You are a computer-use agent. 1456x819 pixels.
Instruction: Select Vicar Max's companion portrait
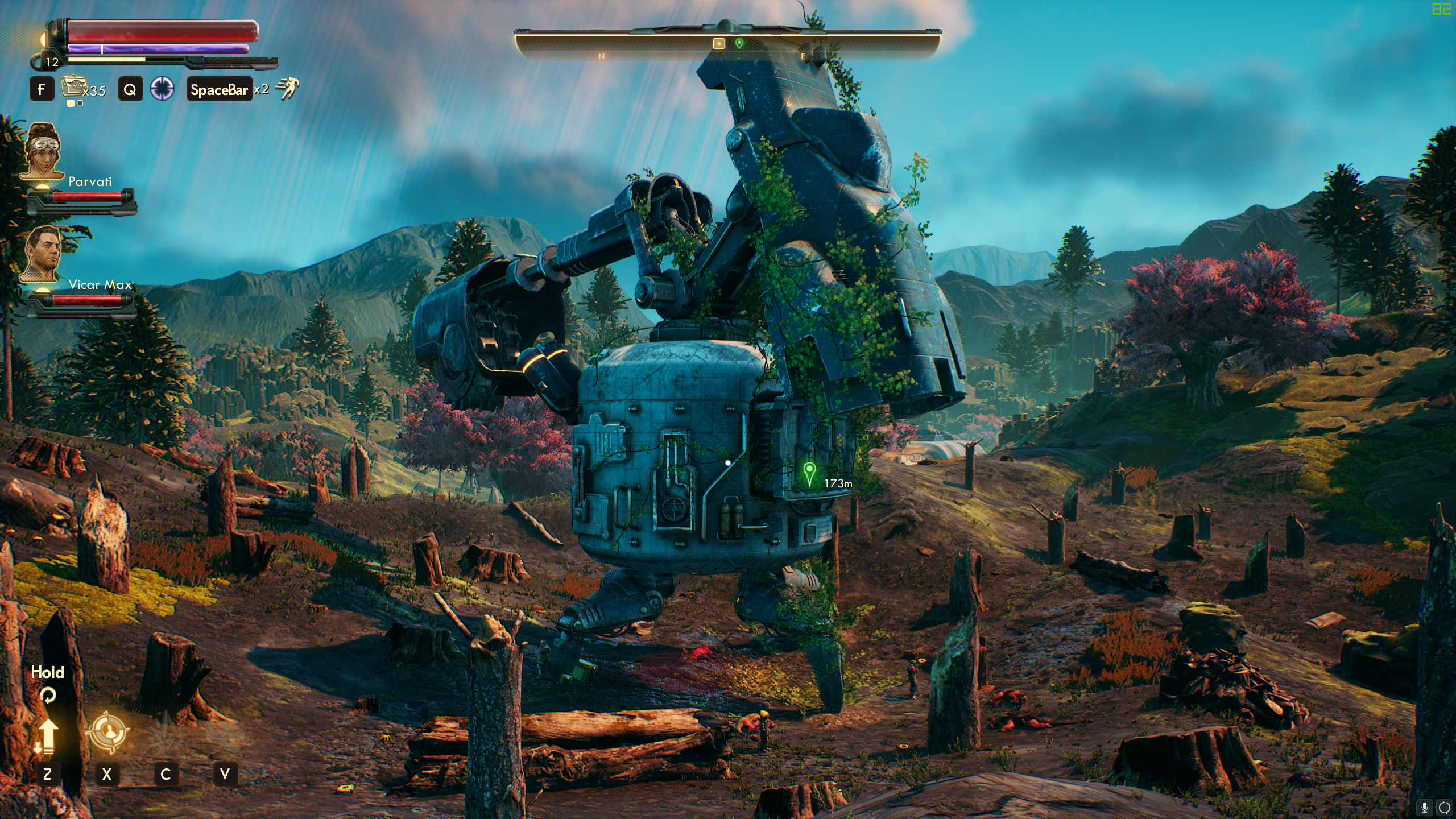pos(43,254)
